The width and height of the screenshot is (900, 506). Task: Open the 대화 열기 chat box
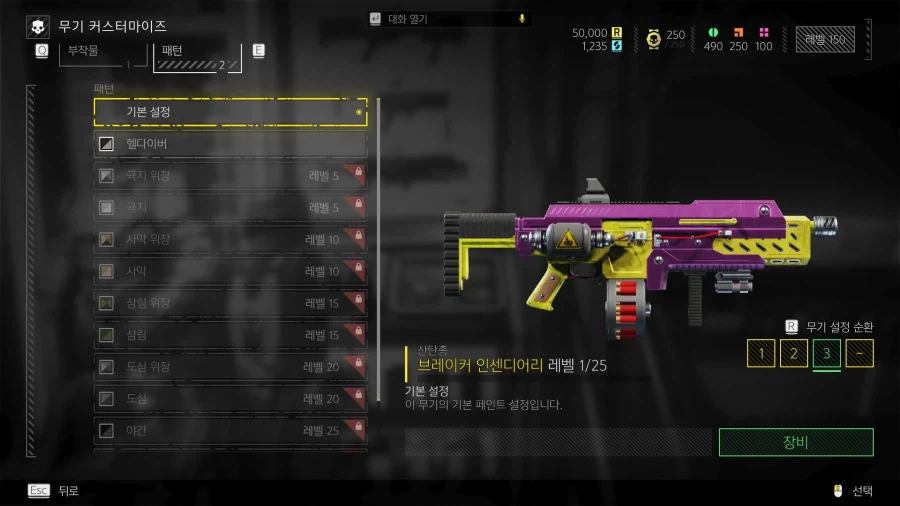[x=448, y=19]
